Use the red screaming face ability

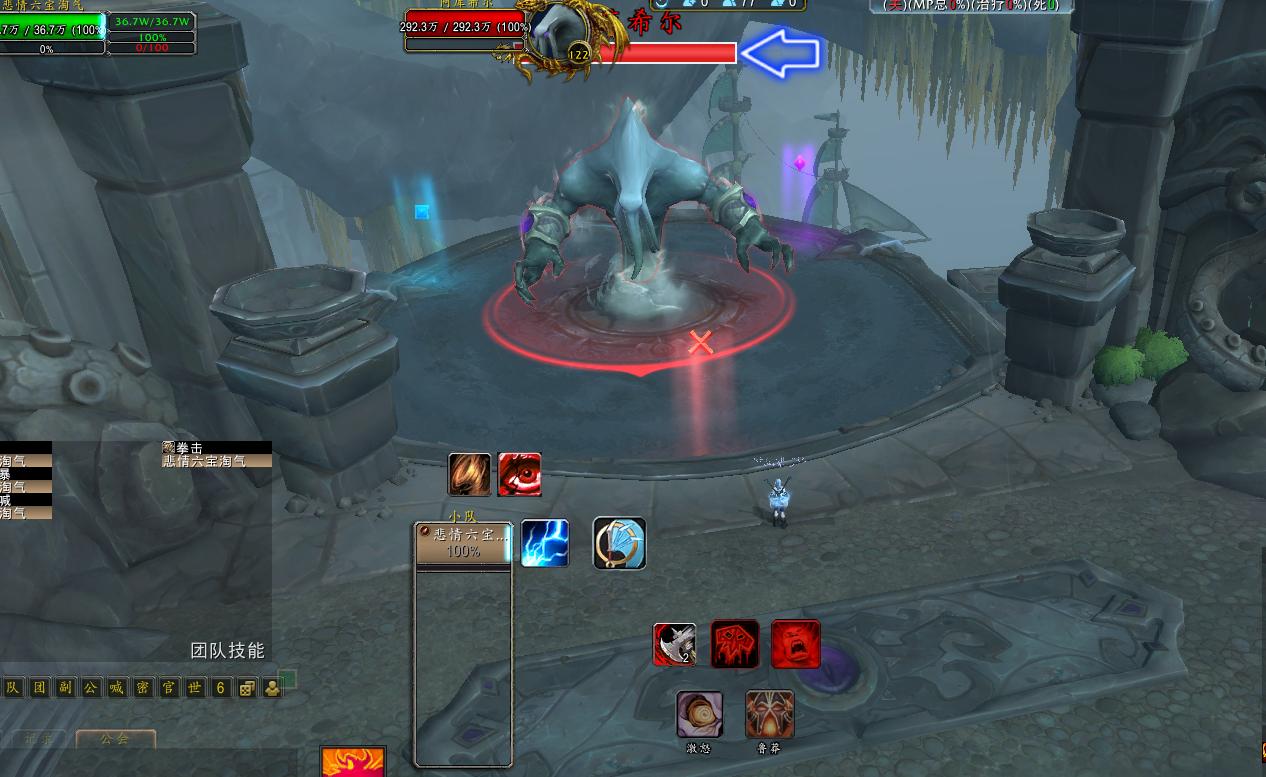coord(796,644)
